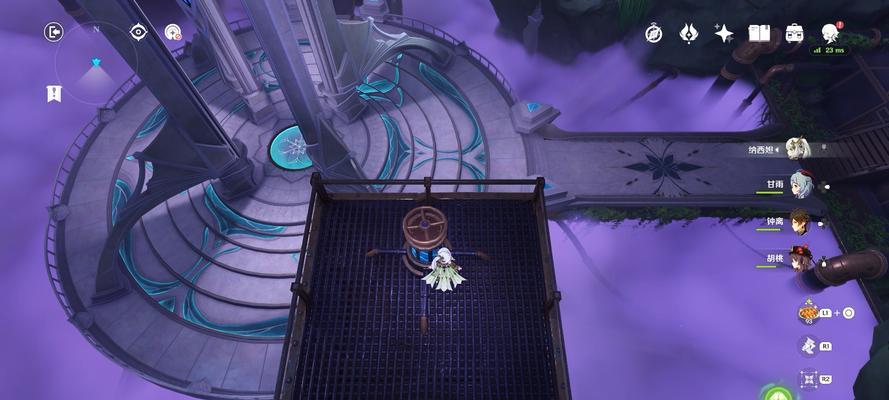889x400 pixels.
Task: Open the quest bookmark with exclamation mark
Action: coord(53,93)
